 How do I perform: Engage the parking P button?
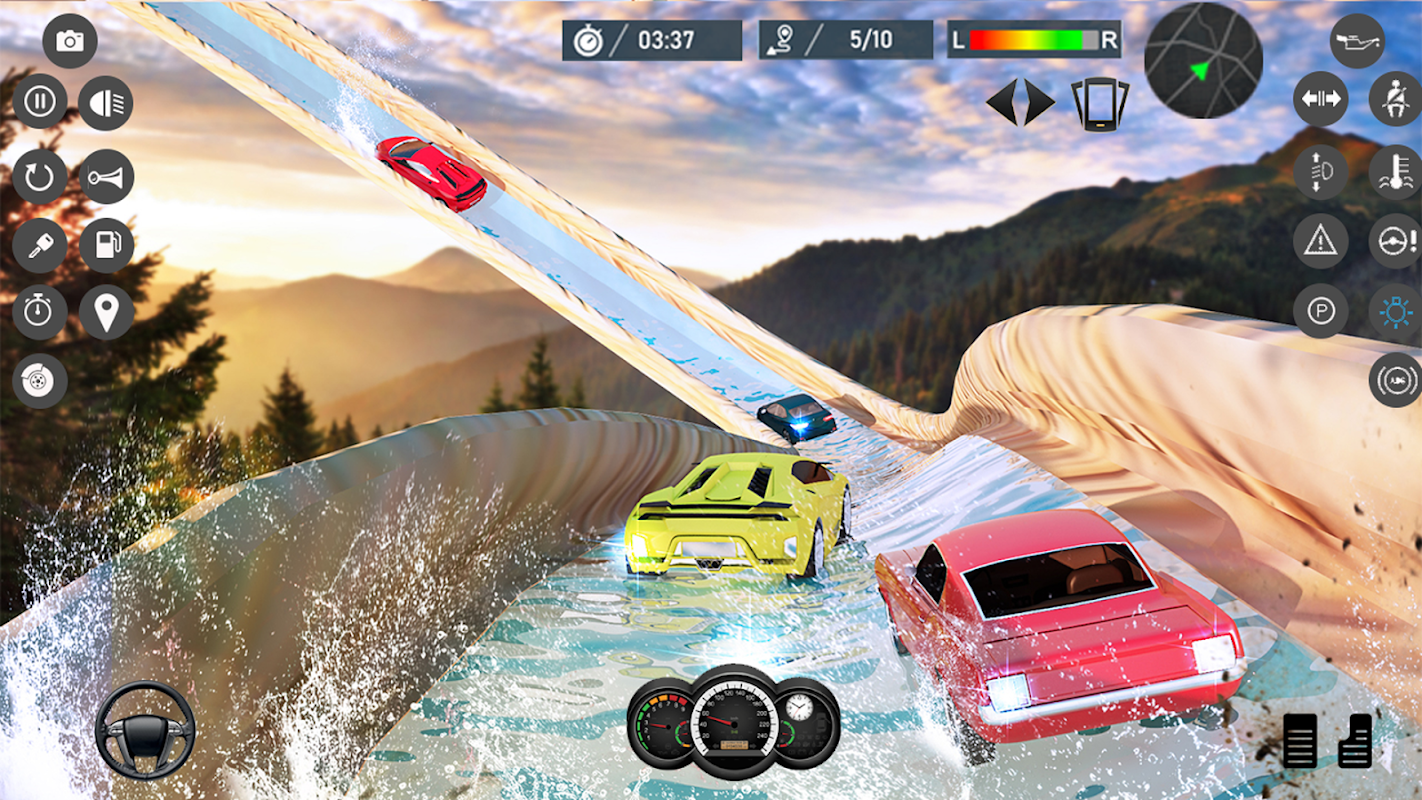click(x=1321, y=311)
